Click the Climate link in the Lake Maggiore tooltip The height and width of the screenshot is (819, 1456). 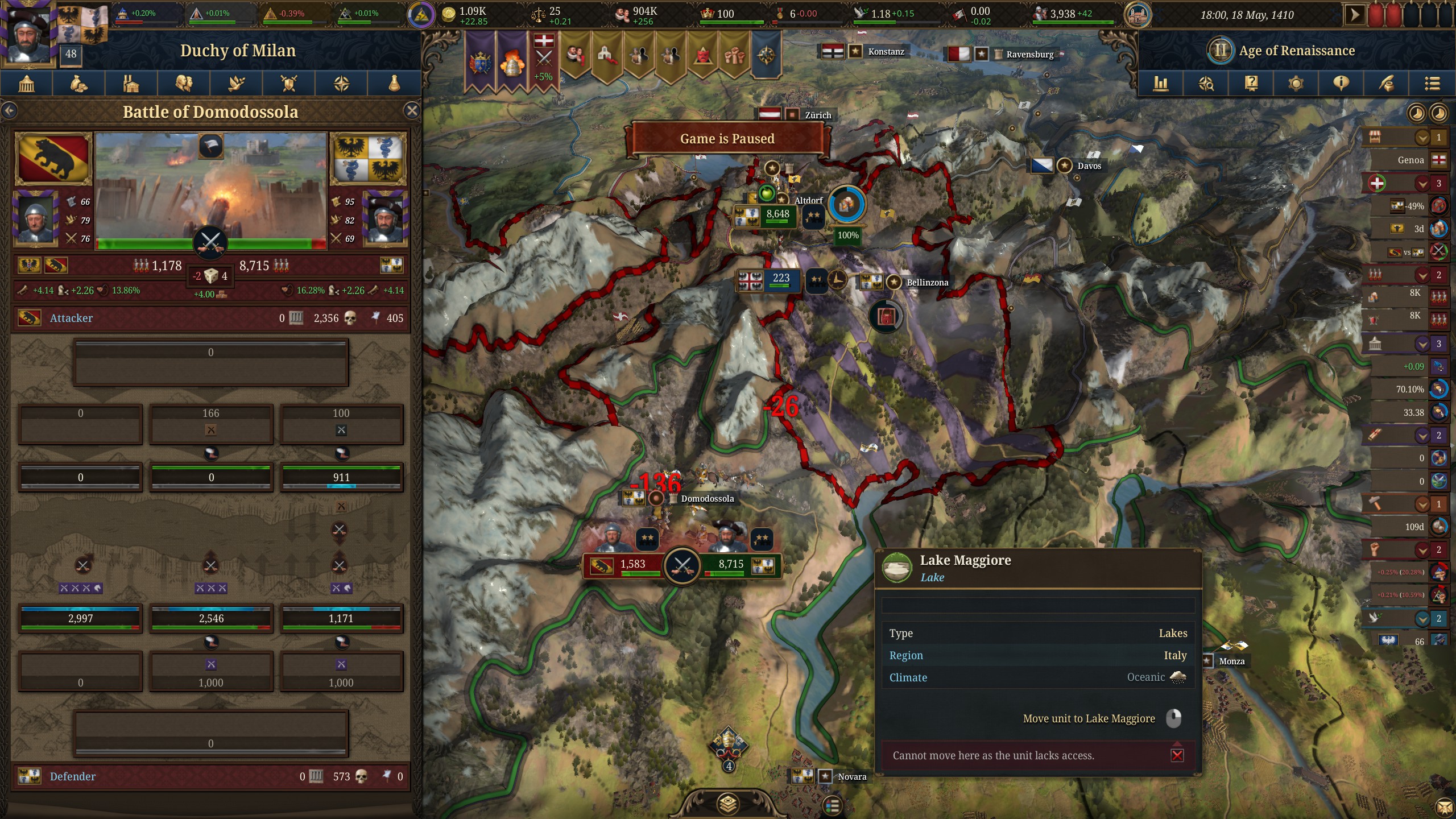point(908,677)
